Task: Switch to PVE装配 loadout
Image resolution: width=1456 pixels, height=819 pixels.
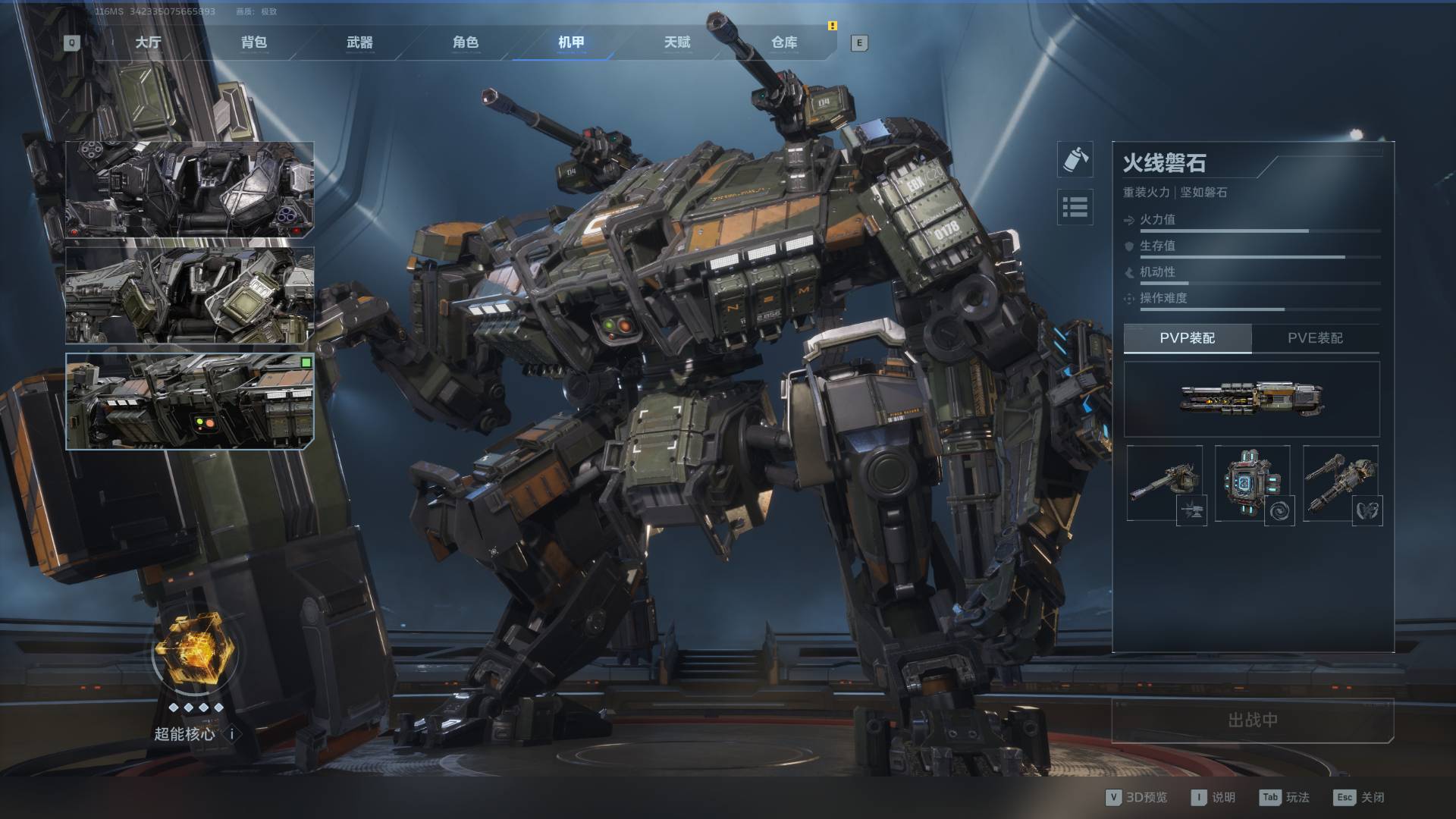Action: pyautogui.click(x=1315, y=338)
